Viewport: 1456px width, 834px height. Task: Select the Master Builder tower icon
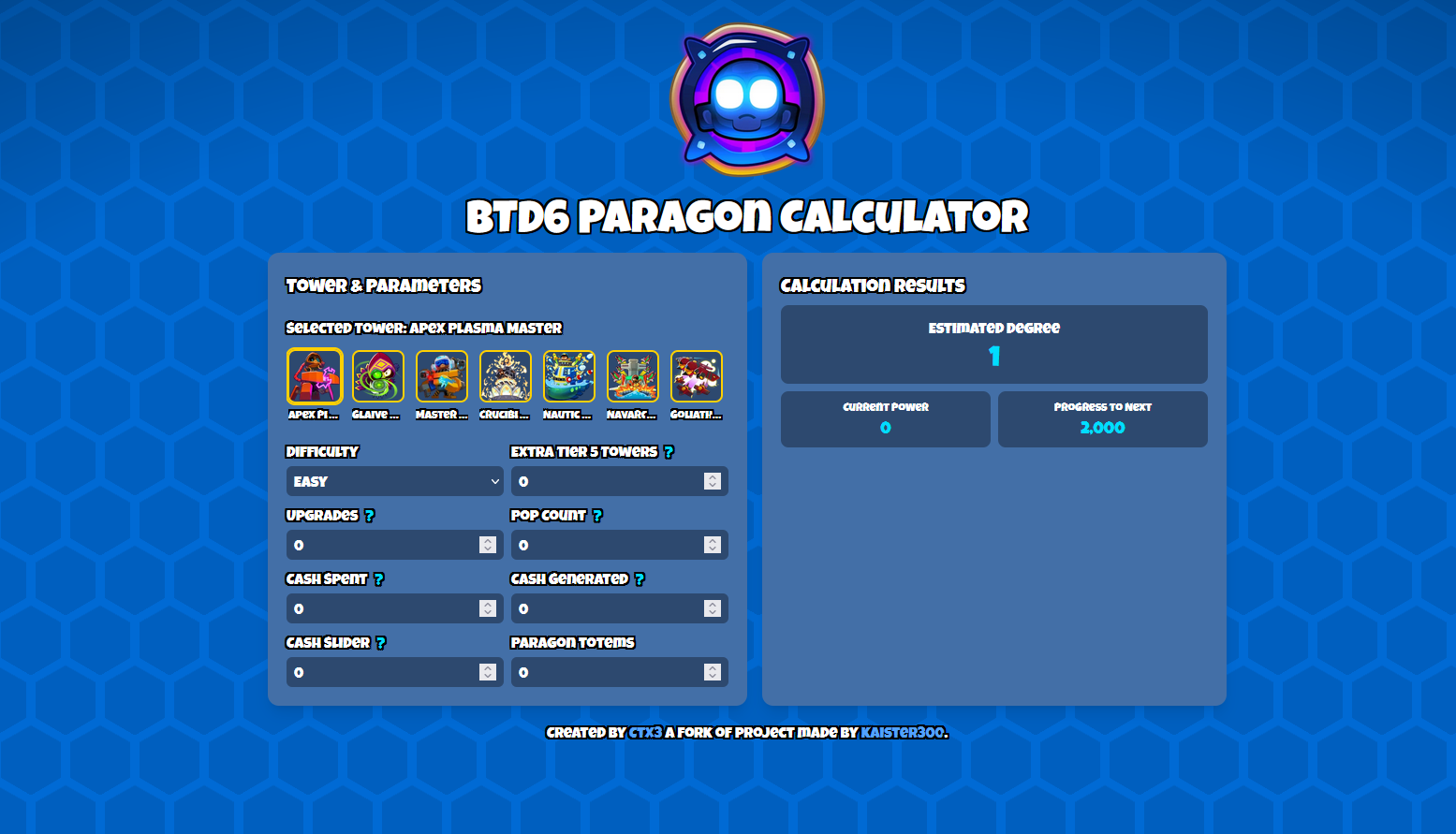point(441,374)
